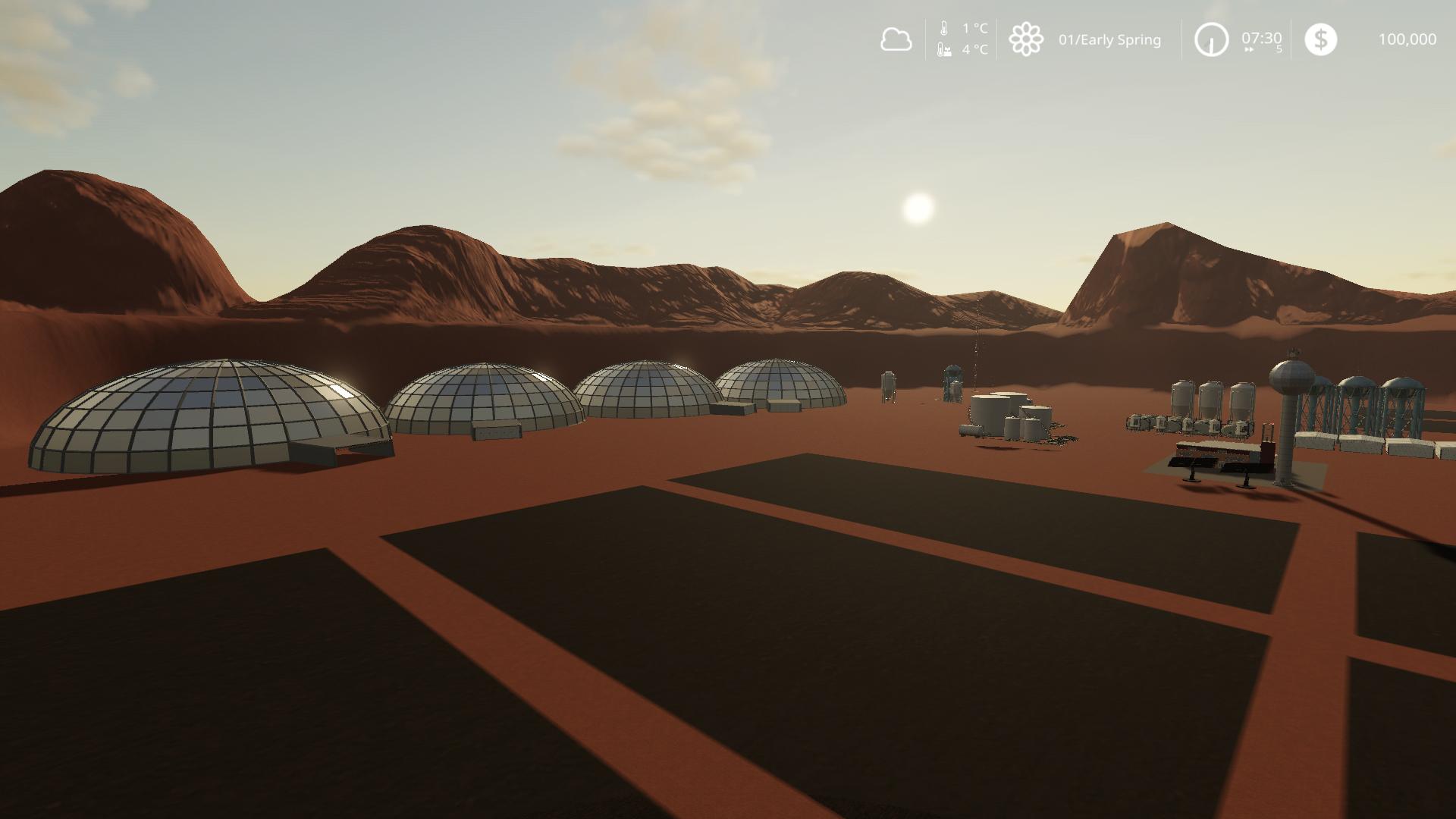
Task: Click the clock icon
Action: 1211,39
